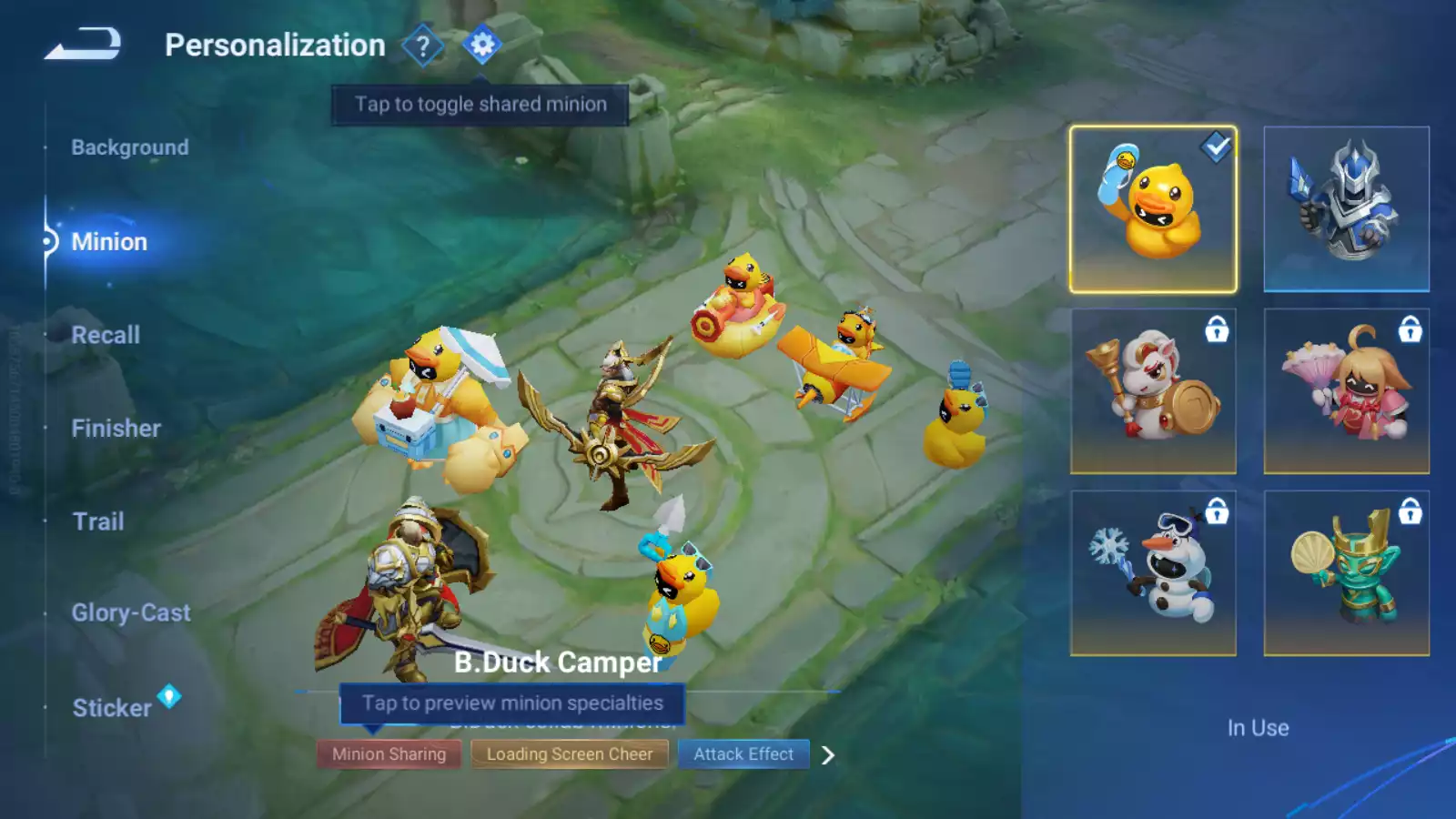Pick the locked girl with bouquet minion
Viewport: 1456px width, 819px height.
[1346, 391]
